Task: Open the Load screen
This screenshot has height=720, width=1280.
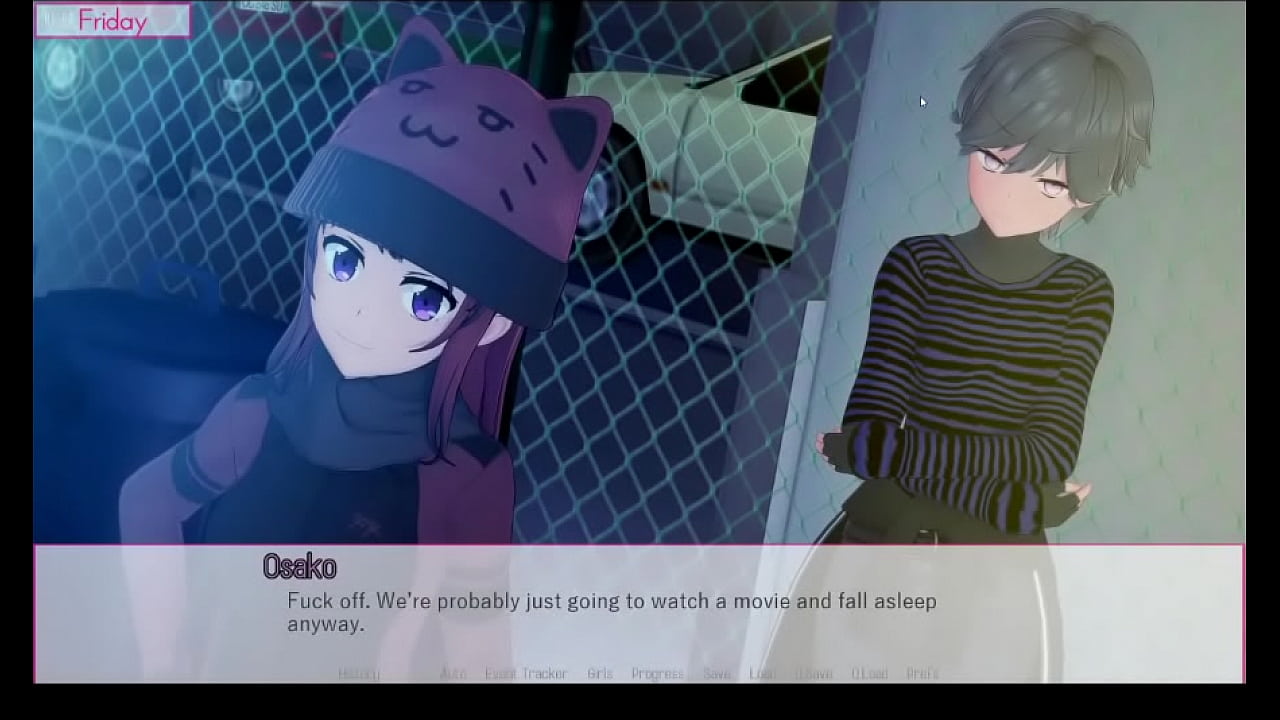Action: (761, 673)
